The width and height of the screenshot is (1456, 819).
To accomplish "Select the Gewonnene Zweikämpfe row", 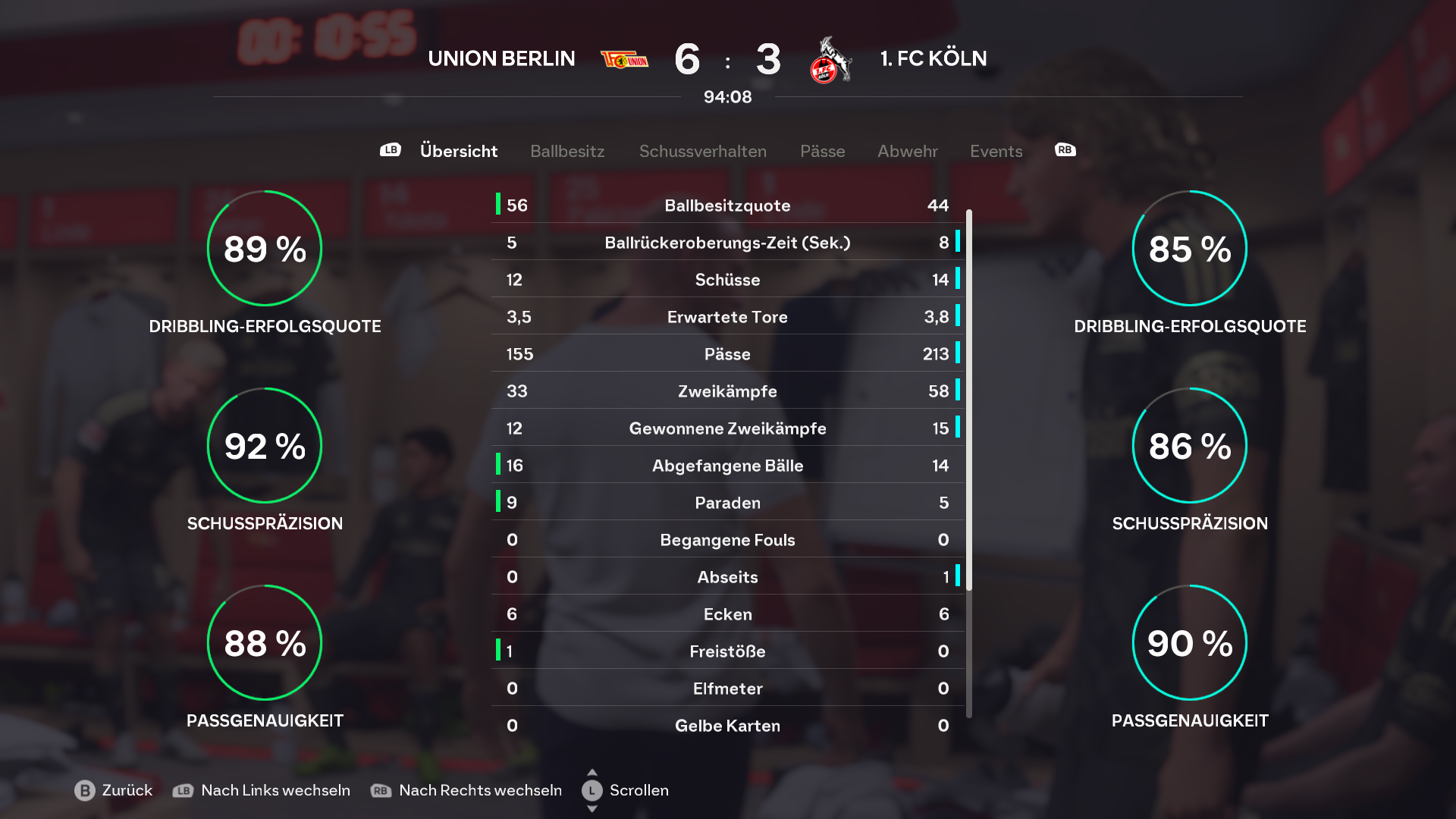I will (x=727, y=428).
